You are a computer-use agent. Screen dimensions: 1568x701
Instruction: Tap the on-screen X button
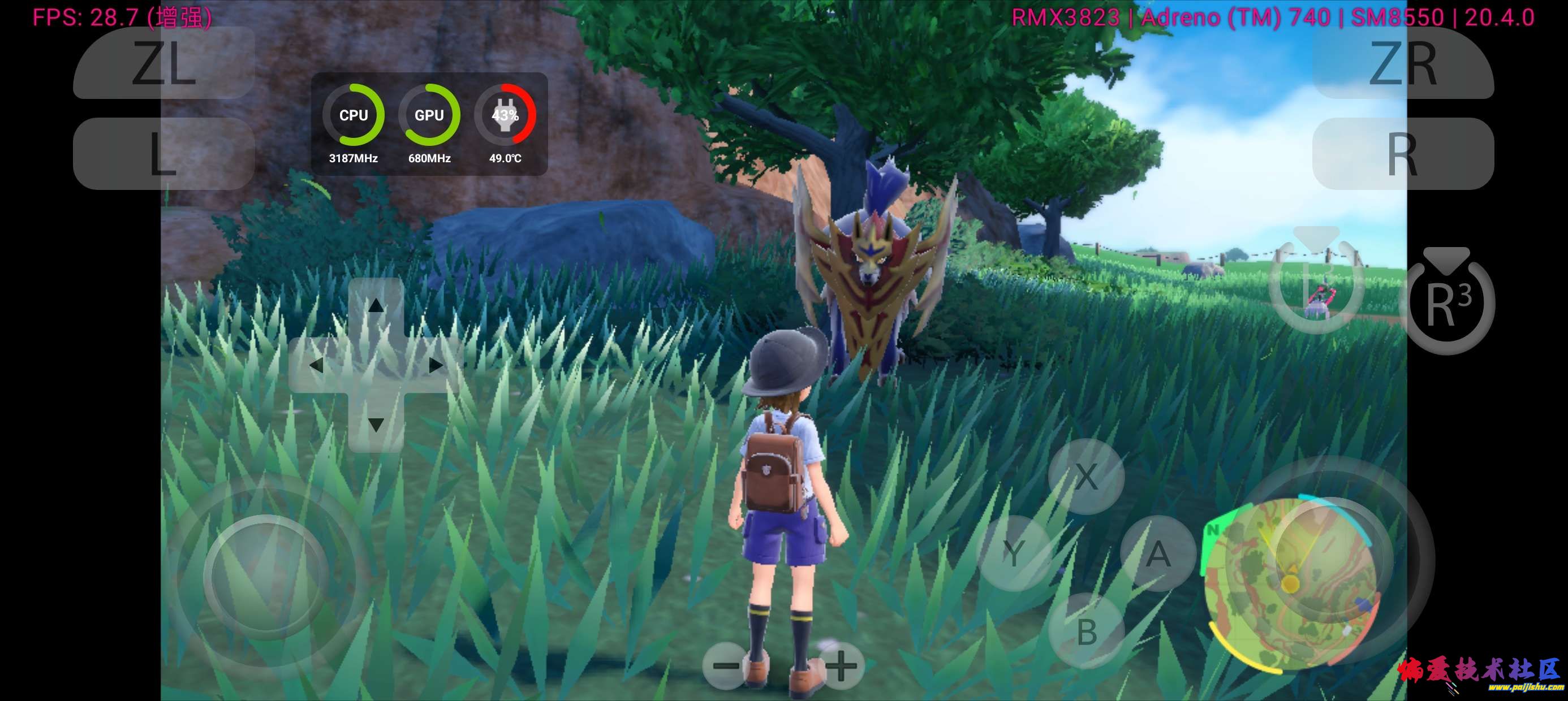1086,476
